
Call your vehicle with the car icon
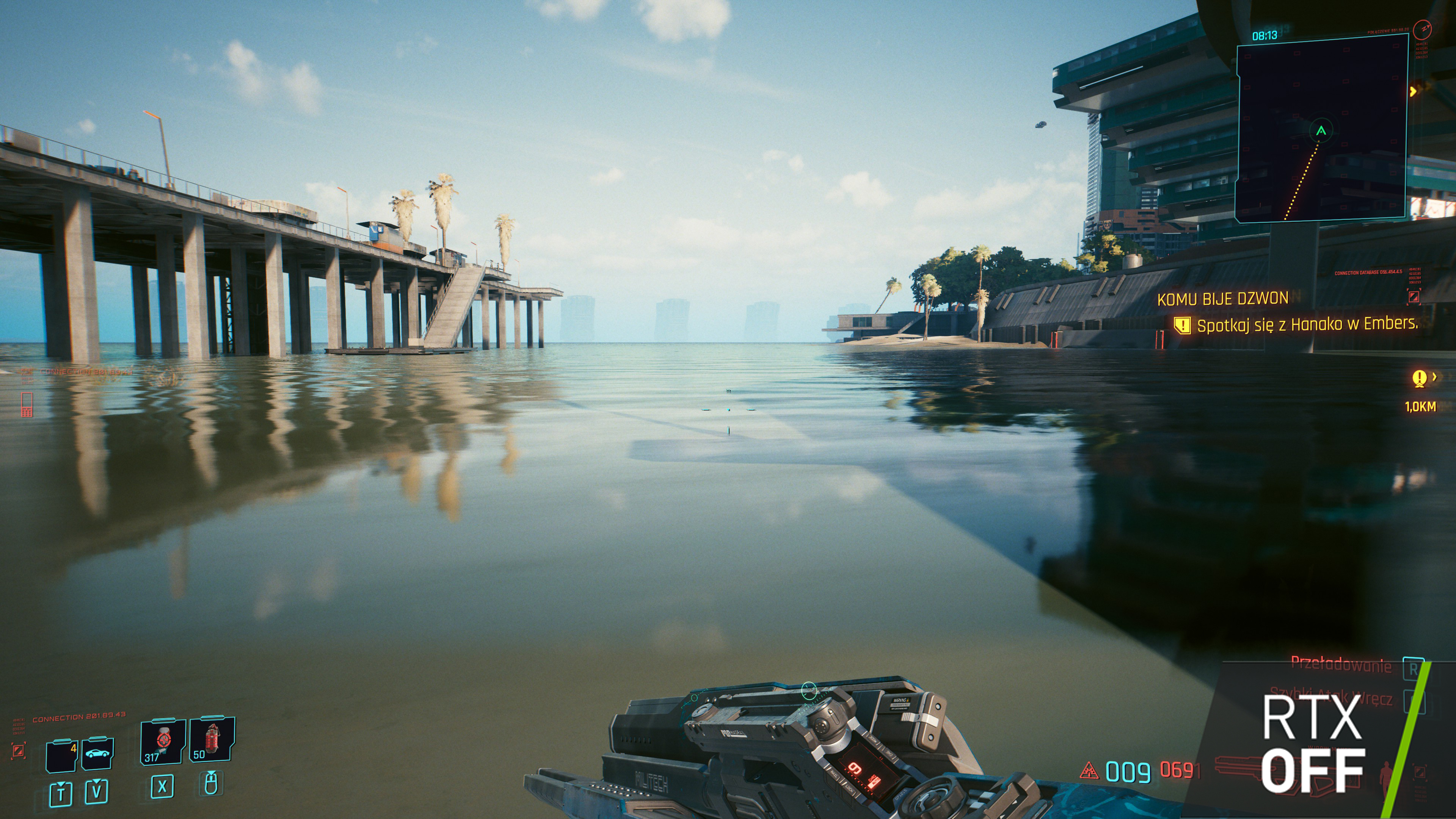[97, 753]
